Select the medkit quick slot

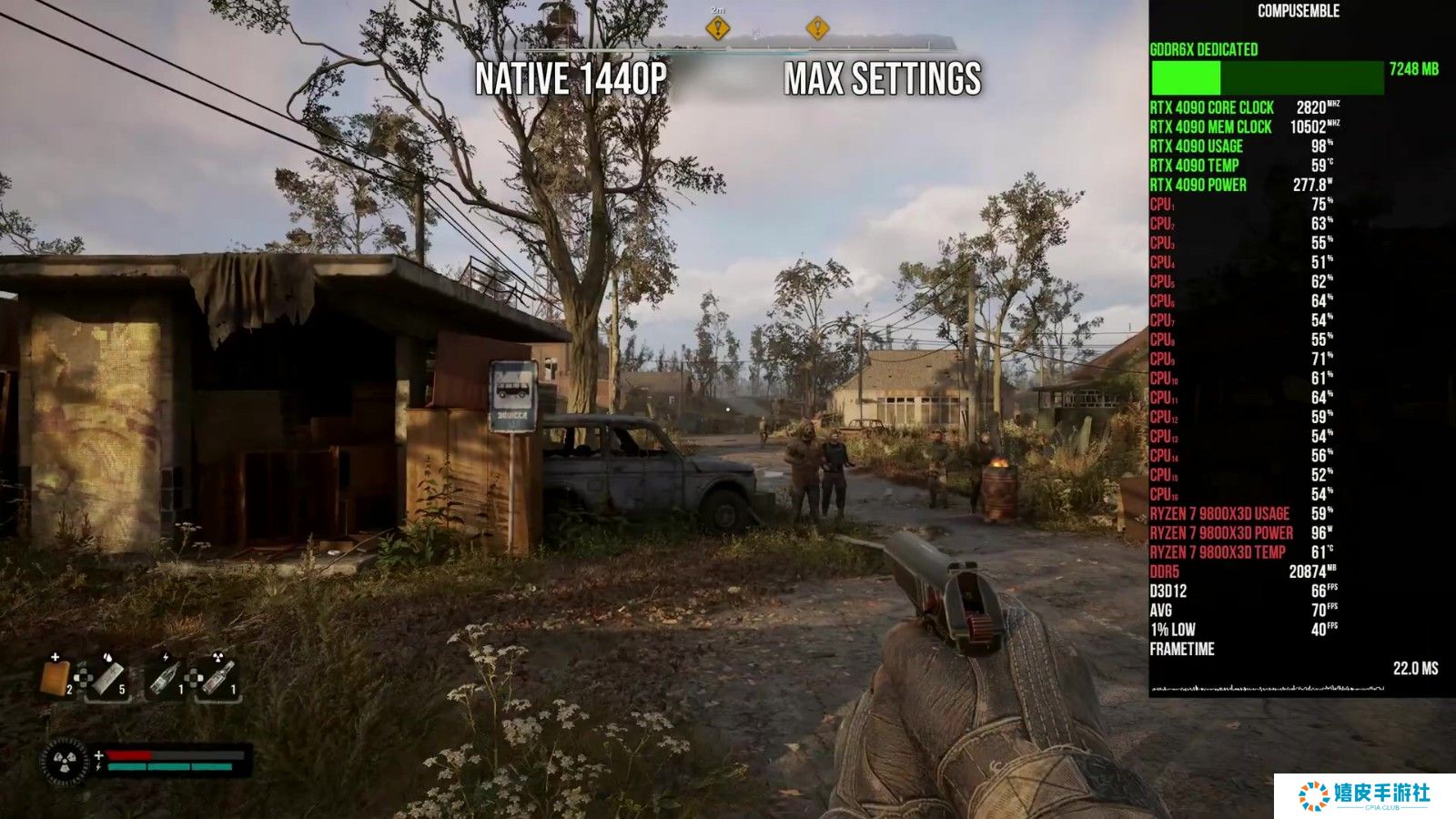coord(56,677)
